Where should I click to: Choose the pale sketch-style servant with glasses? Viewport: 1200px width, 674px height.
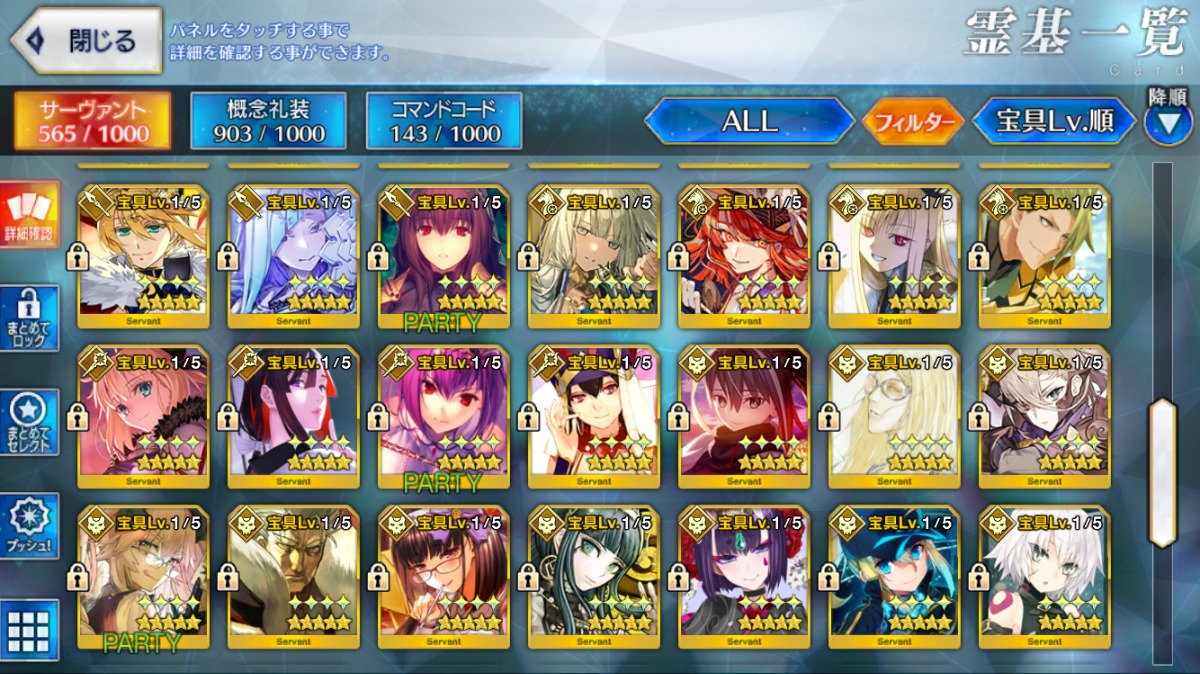894,415
